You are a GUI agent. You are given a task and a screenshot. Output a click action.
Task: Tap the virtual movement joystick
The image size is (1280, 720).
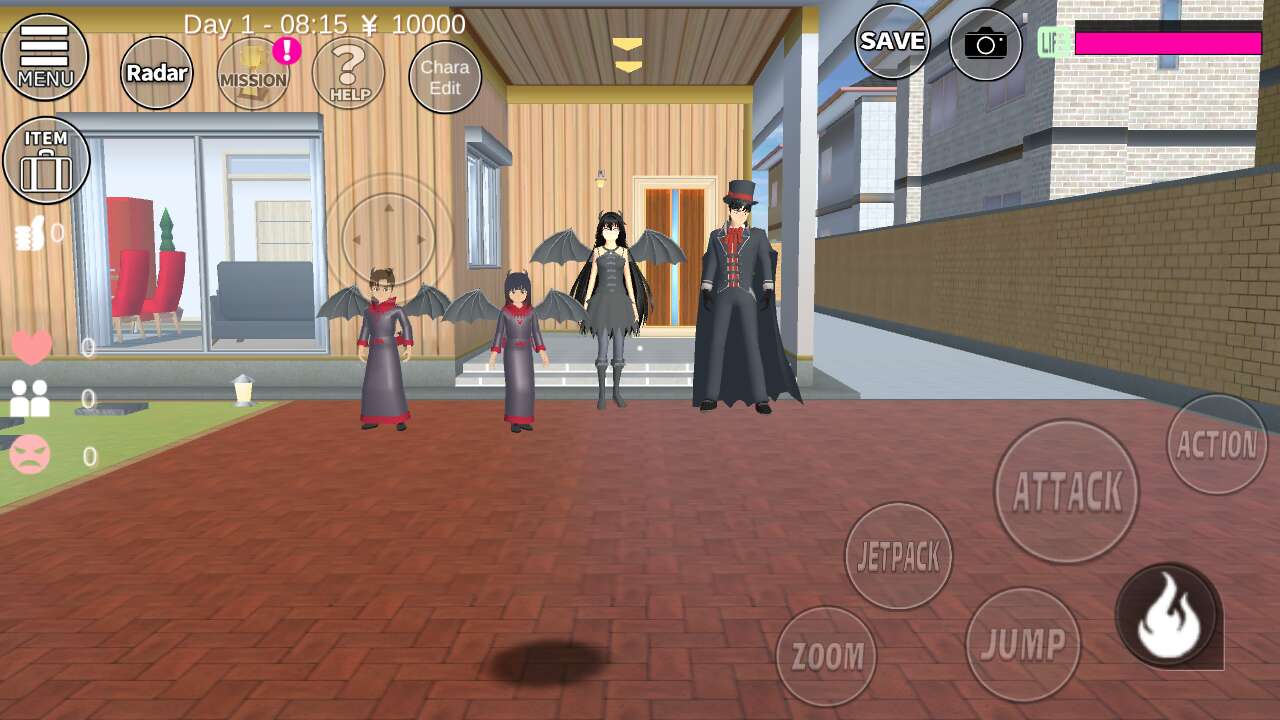(389, 239)
